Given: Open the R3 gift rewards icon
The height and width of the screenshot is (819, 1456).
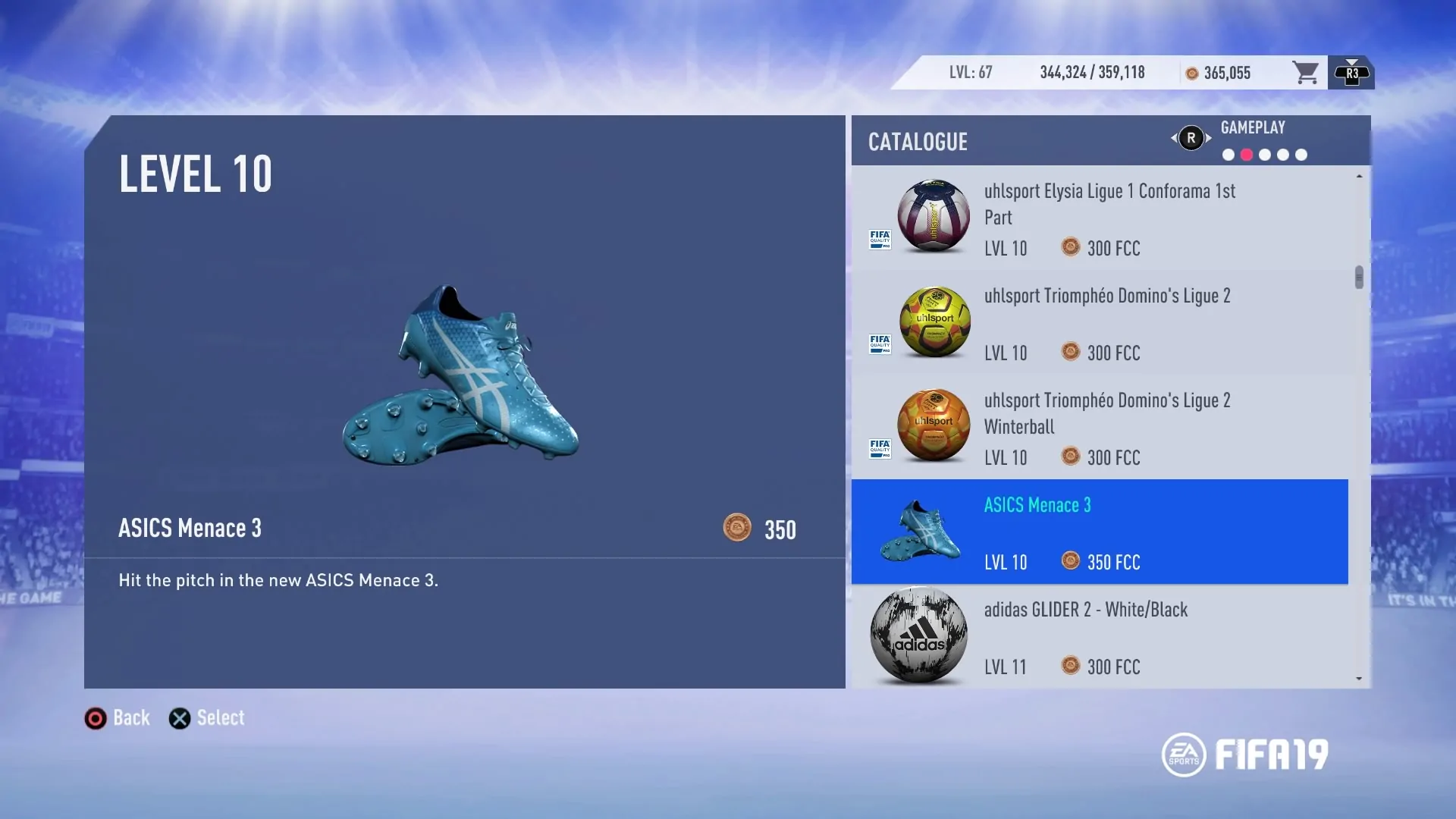Looking at the screenshot, I should click(1351, 73).
